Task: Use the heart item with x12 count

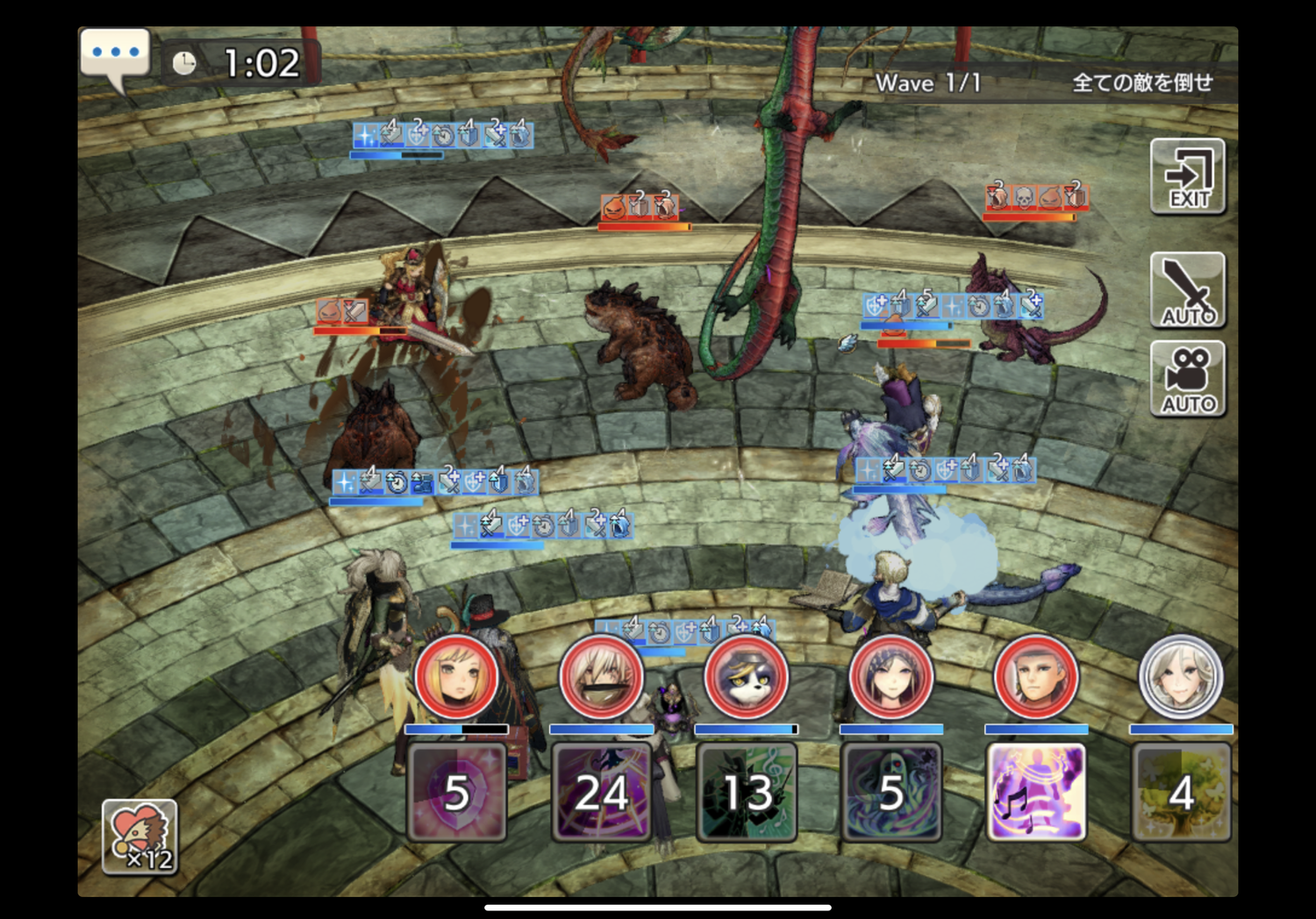Action: [139, 837]
